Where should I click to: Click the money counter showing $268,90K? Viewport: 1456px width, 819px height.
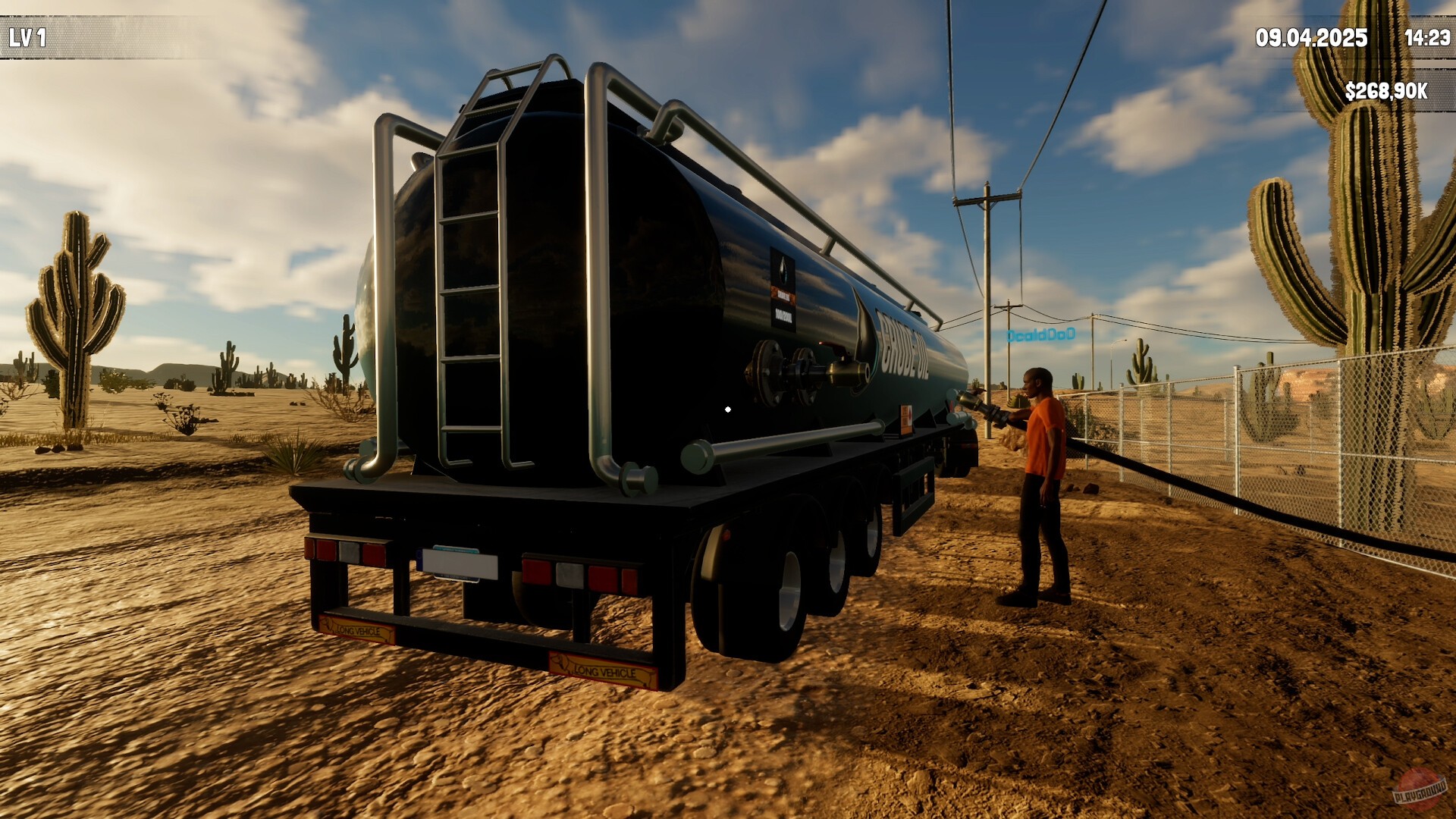point(1387,89)
